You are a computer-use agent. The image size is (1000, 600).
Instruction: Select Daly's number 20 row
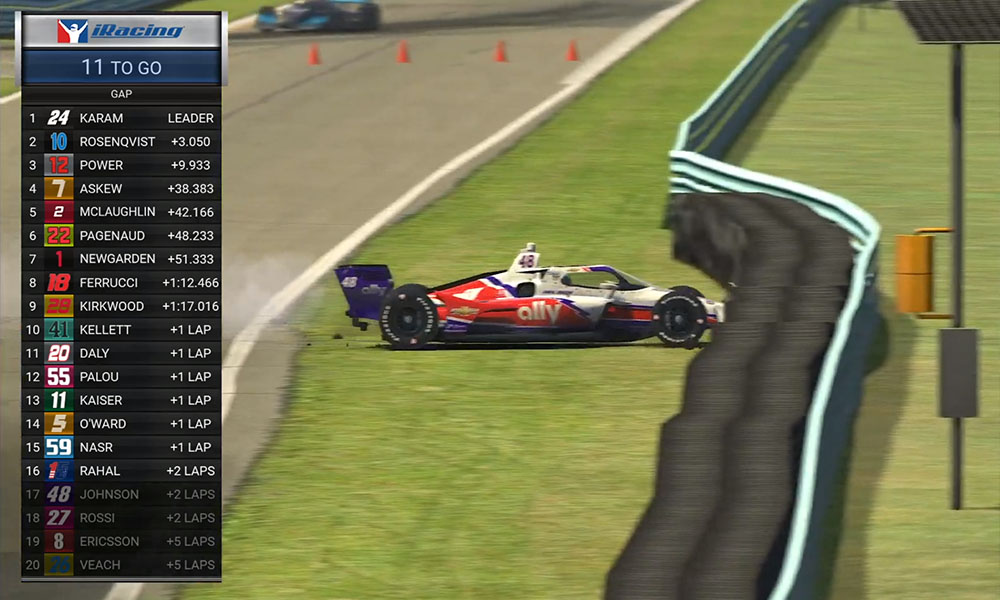[121, 353]
